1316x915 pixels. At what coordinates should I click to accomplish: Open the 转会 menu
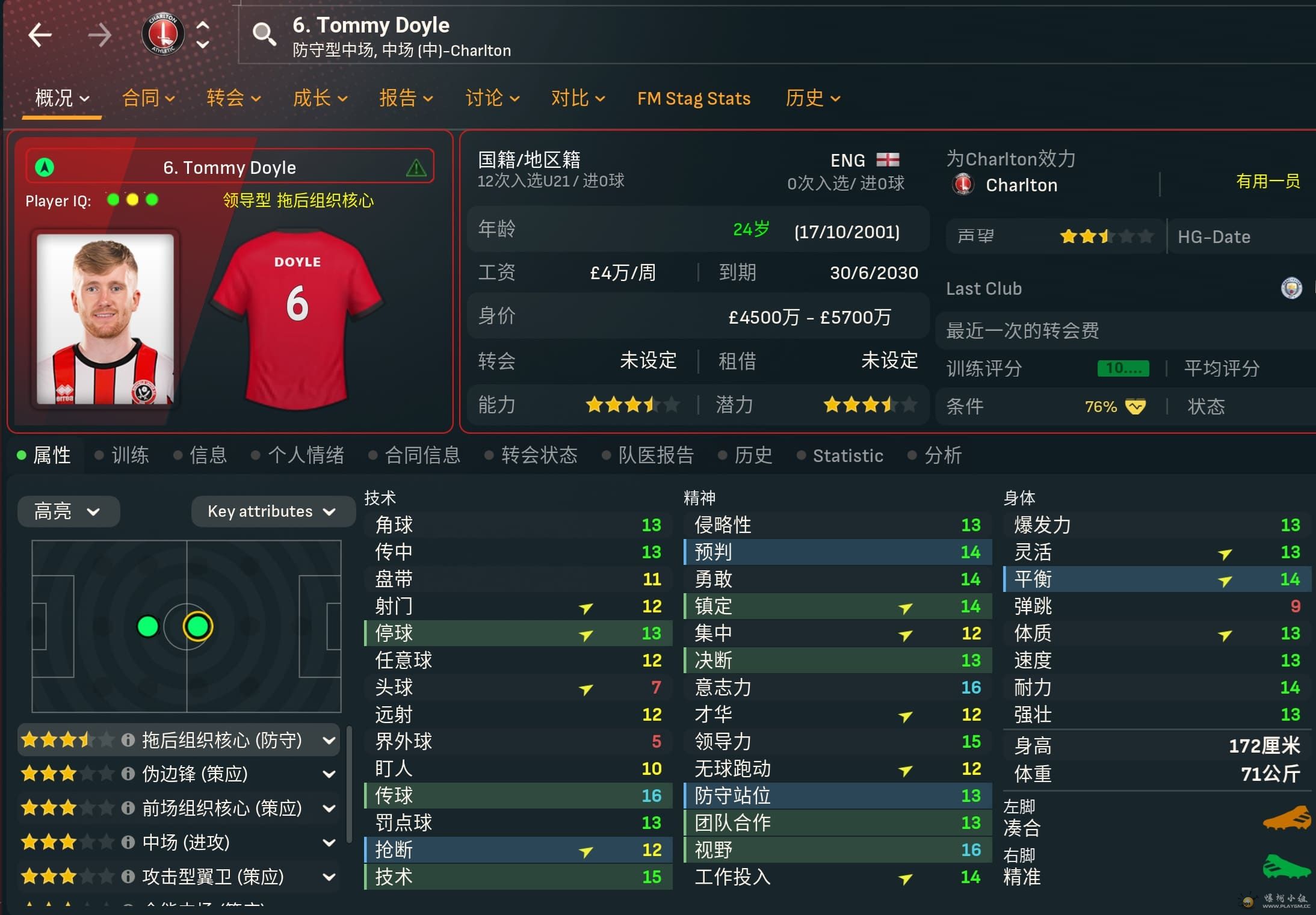[x=233, y=98]
